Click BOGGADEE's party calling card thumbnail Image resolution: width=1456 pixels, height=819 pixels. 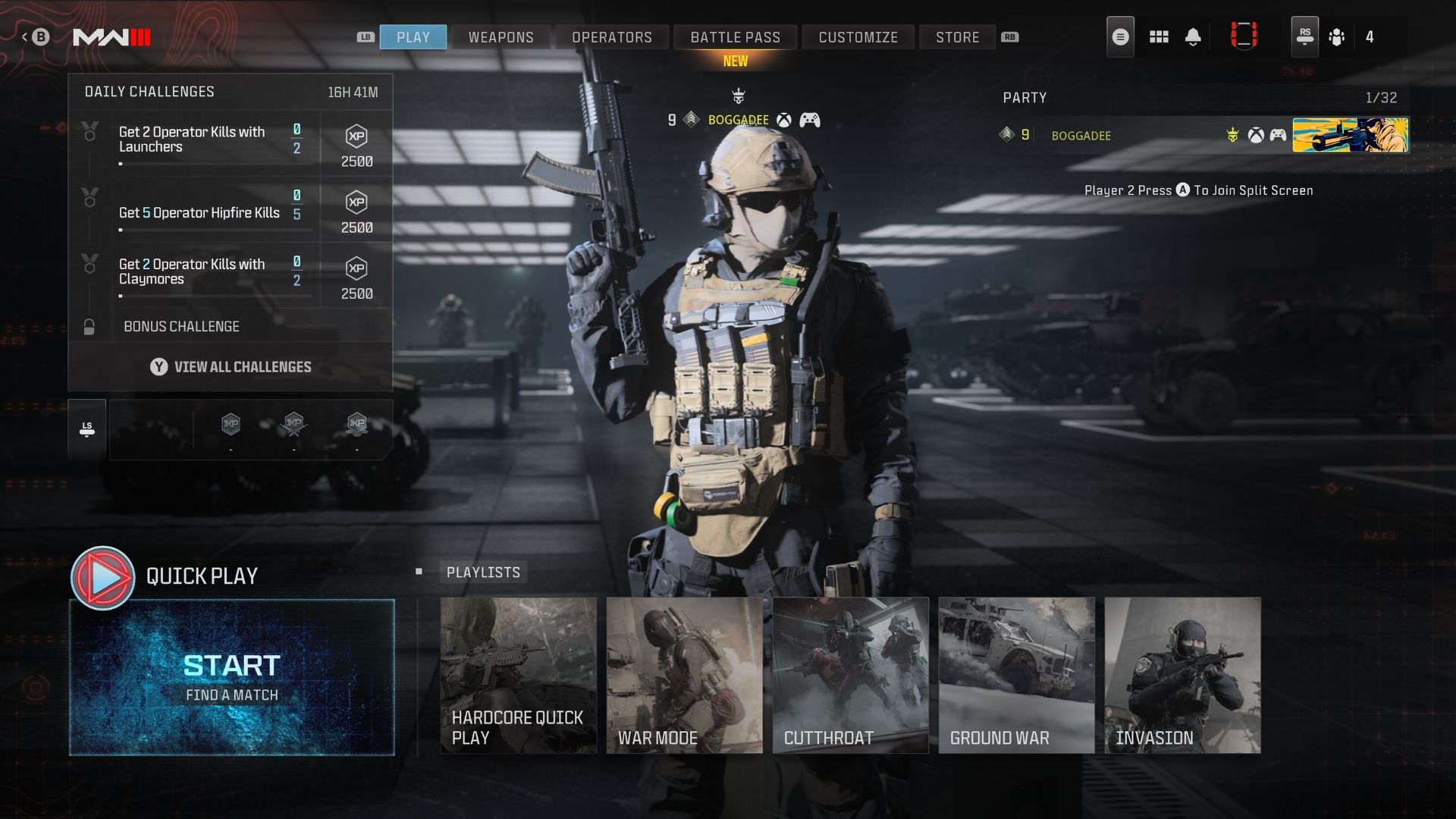1351,136
